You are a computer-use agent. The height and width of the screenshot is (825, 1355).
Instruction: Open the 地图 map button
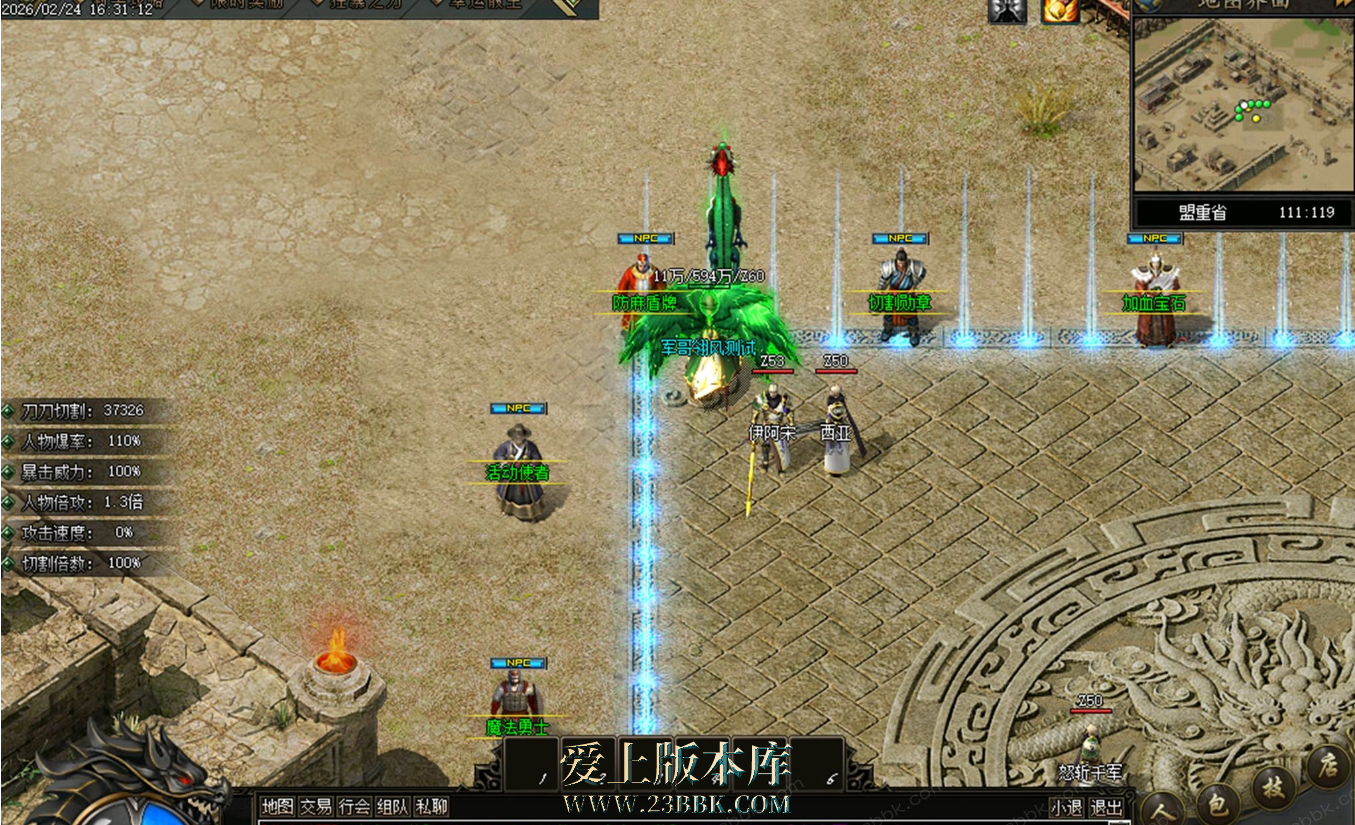[277, 807]
